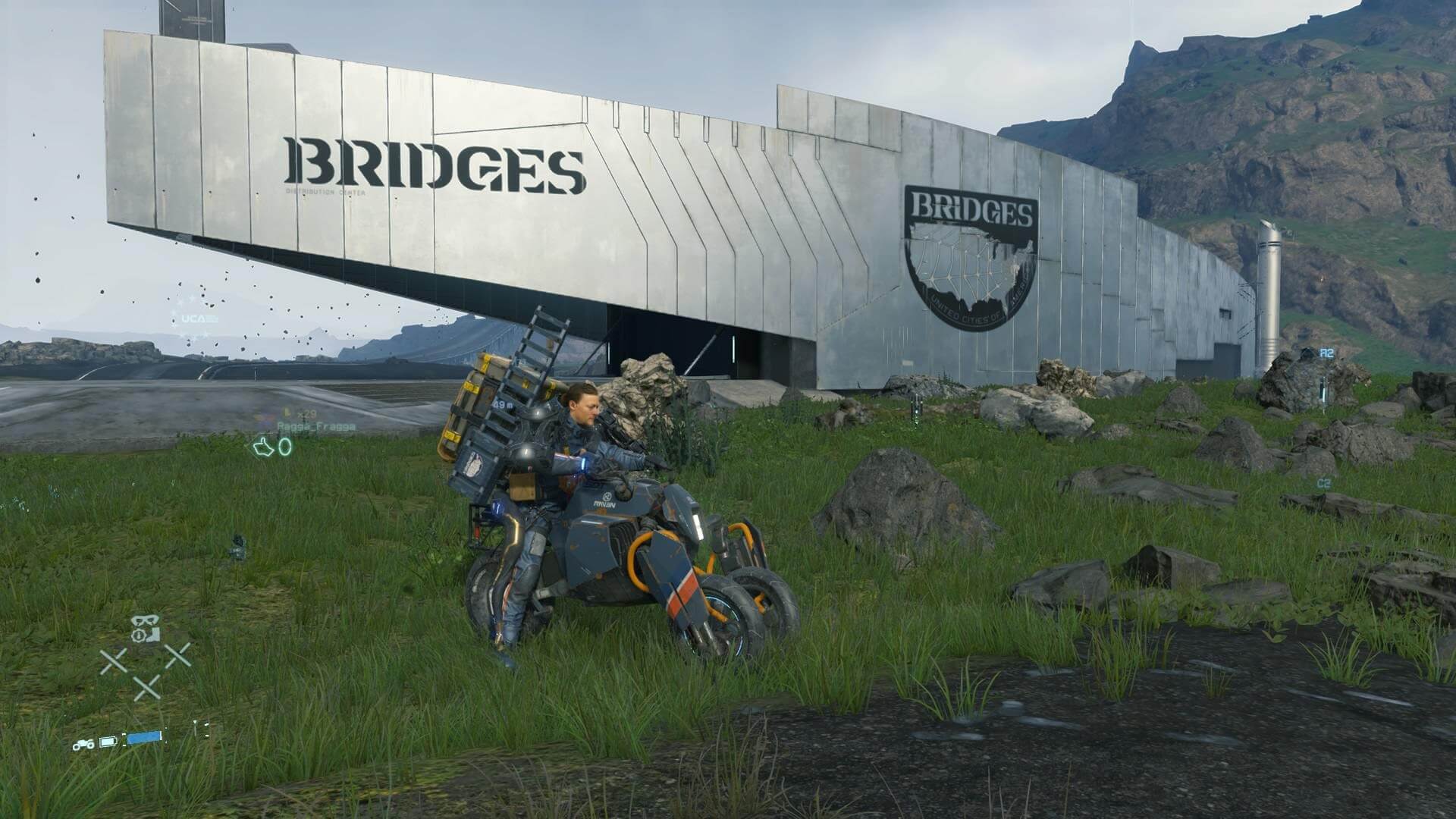This screenshot has height=819, width=1456.
Task: Select the R2 world marker
Action: pos(1326,353)
